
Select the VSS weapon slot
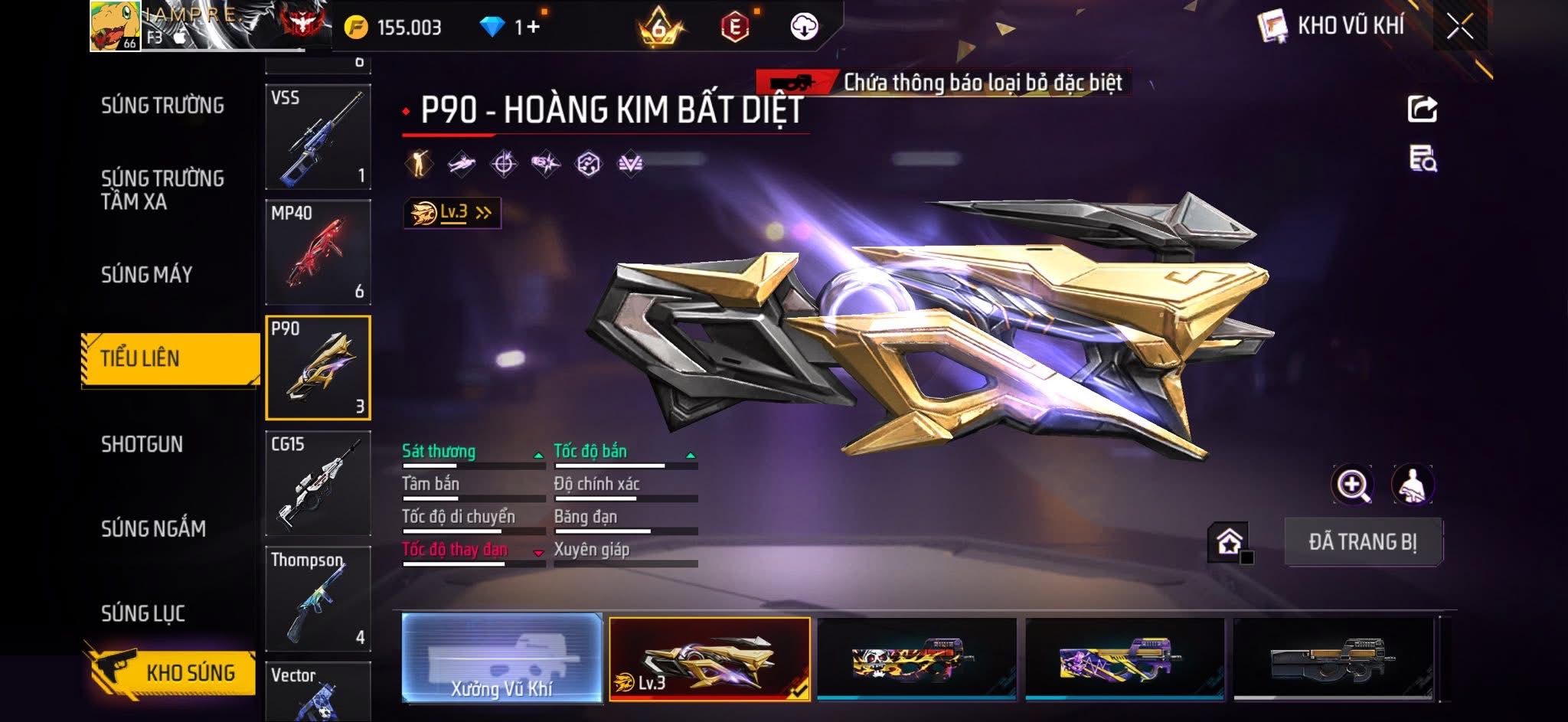[318, 136]
